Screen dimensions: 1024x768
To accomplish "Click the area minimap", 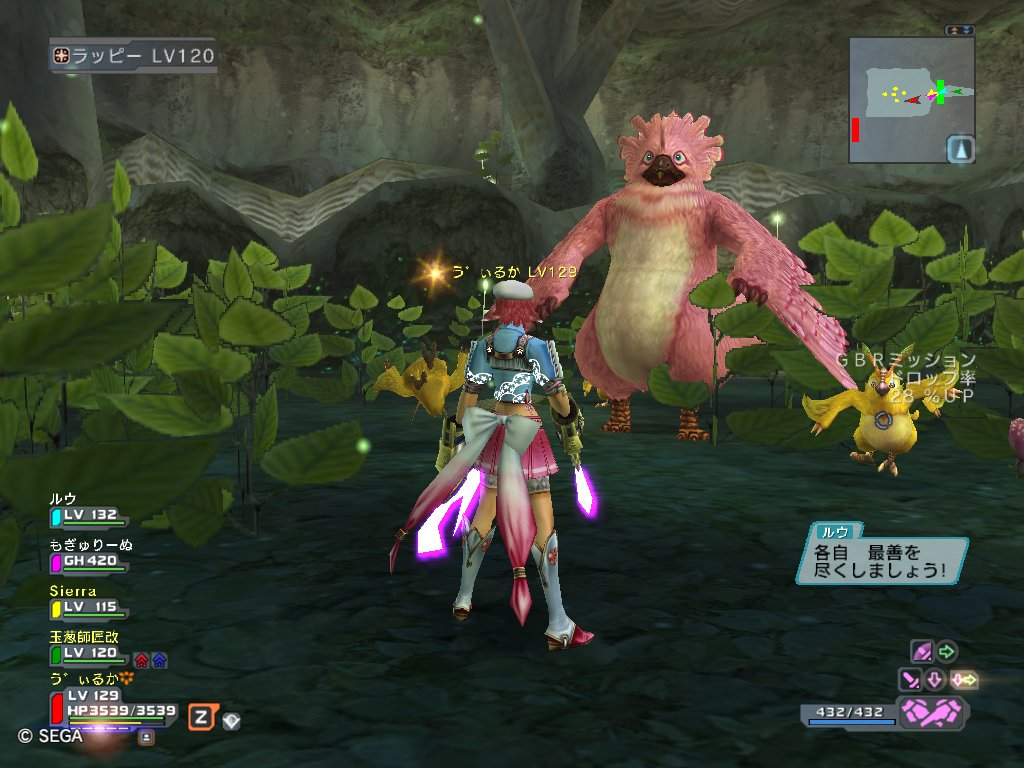I will [x=900, y=98].
